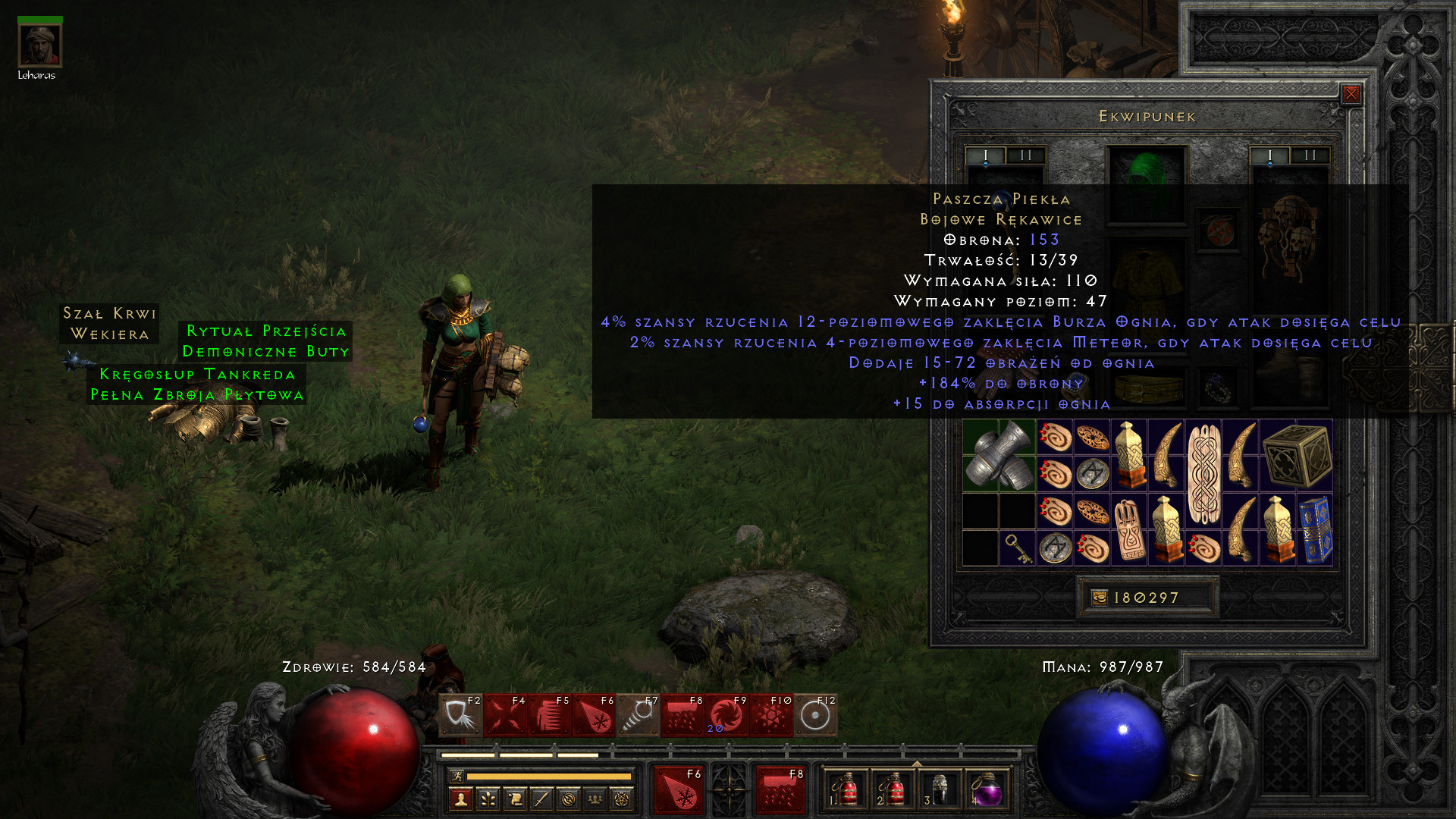Screen dimensions: 1456x819
Task: Select the F9 swirling skill icon
Action: coord(726,715)
